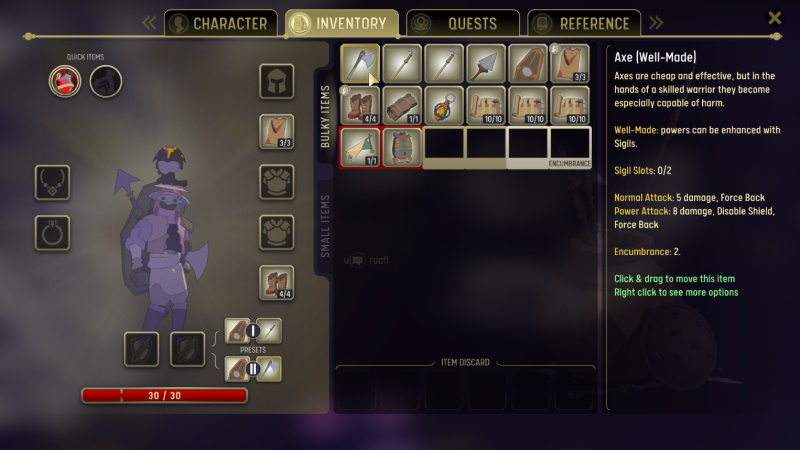This screenshot has width=800, height=450.
Task: Pick the red-handled spearhead item
Action: [x=486, y=63]
